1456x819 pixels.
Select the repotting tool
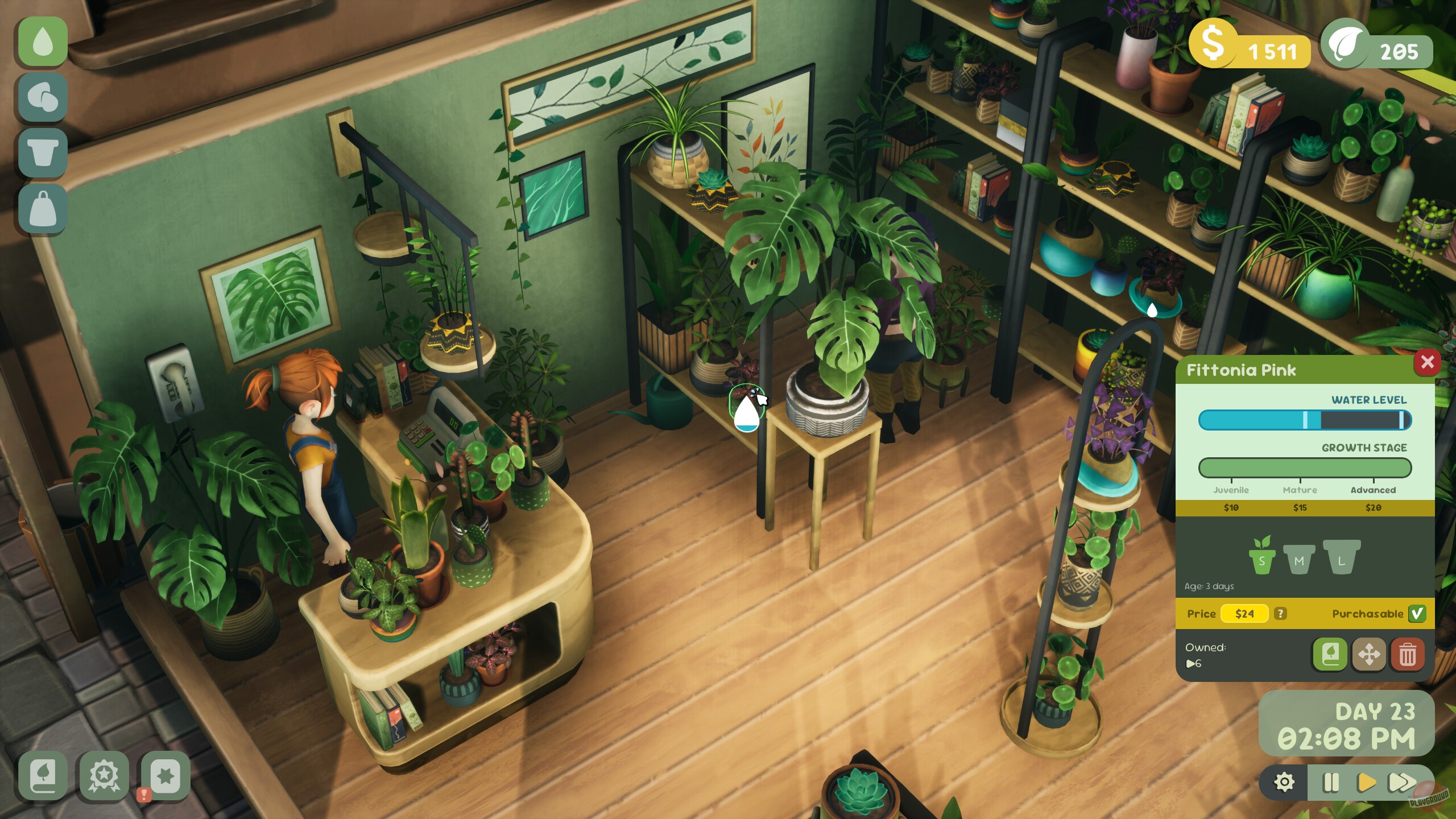click(x=42, y=152)
